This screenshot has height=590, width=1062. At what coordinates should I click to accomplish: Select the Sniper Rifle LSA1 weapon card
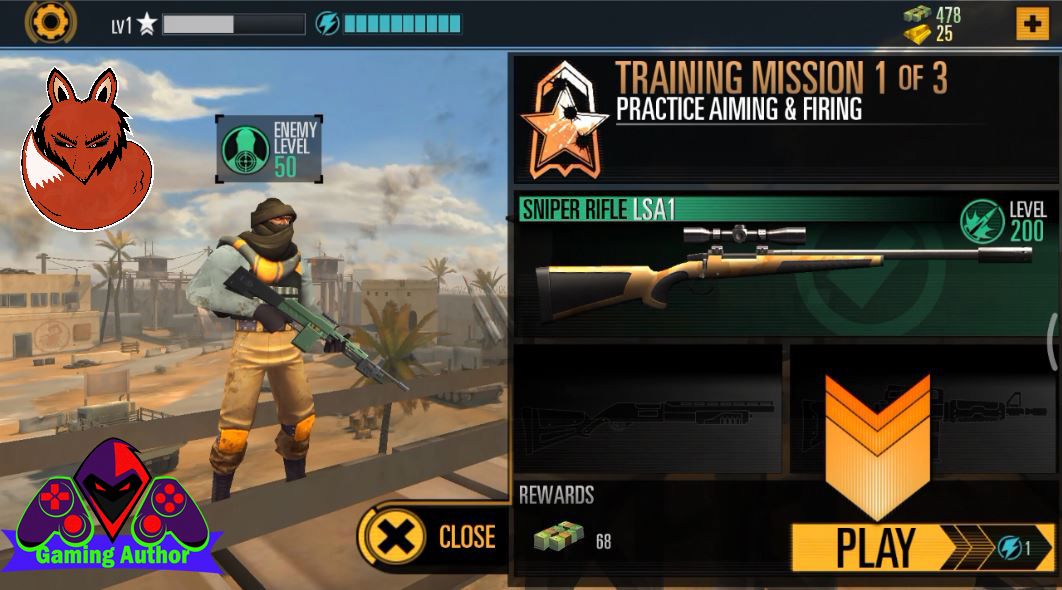point(783,266)
